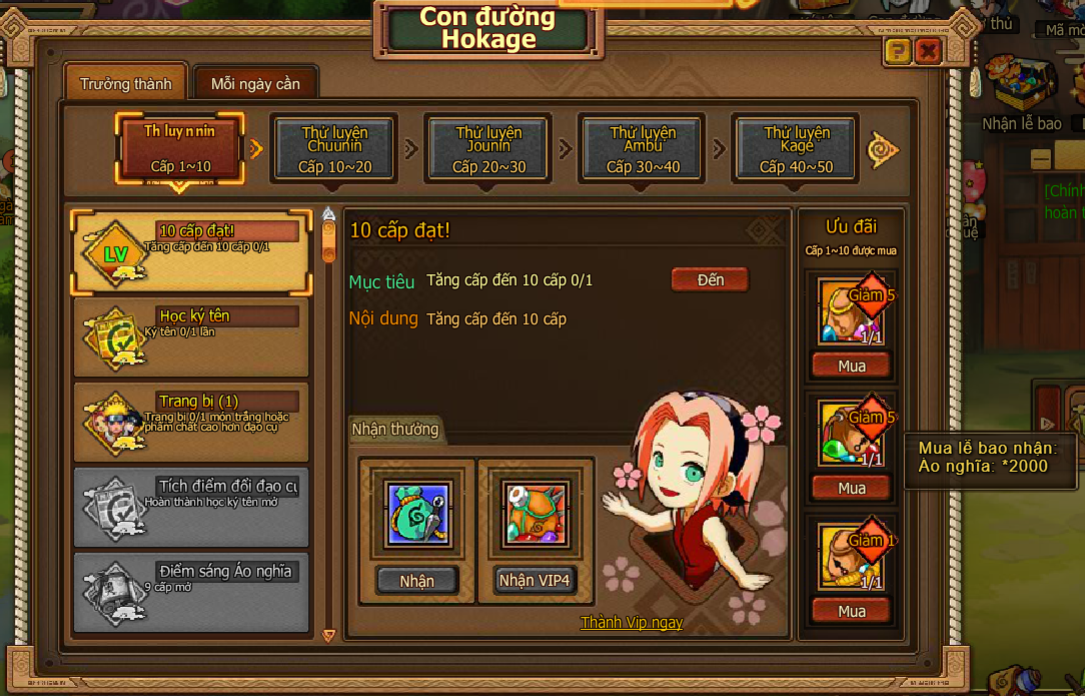Choose the Thử luyện Jounin stage

(489, 149)
